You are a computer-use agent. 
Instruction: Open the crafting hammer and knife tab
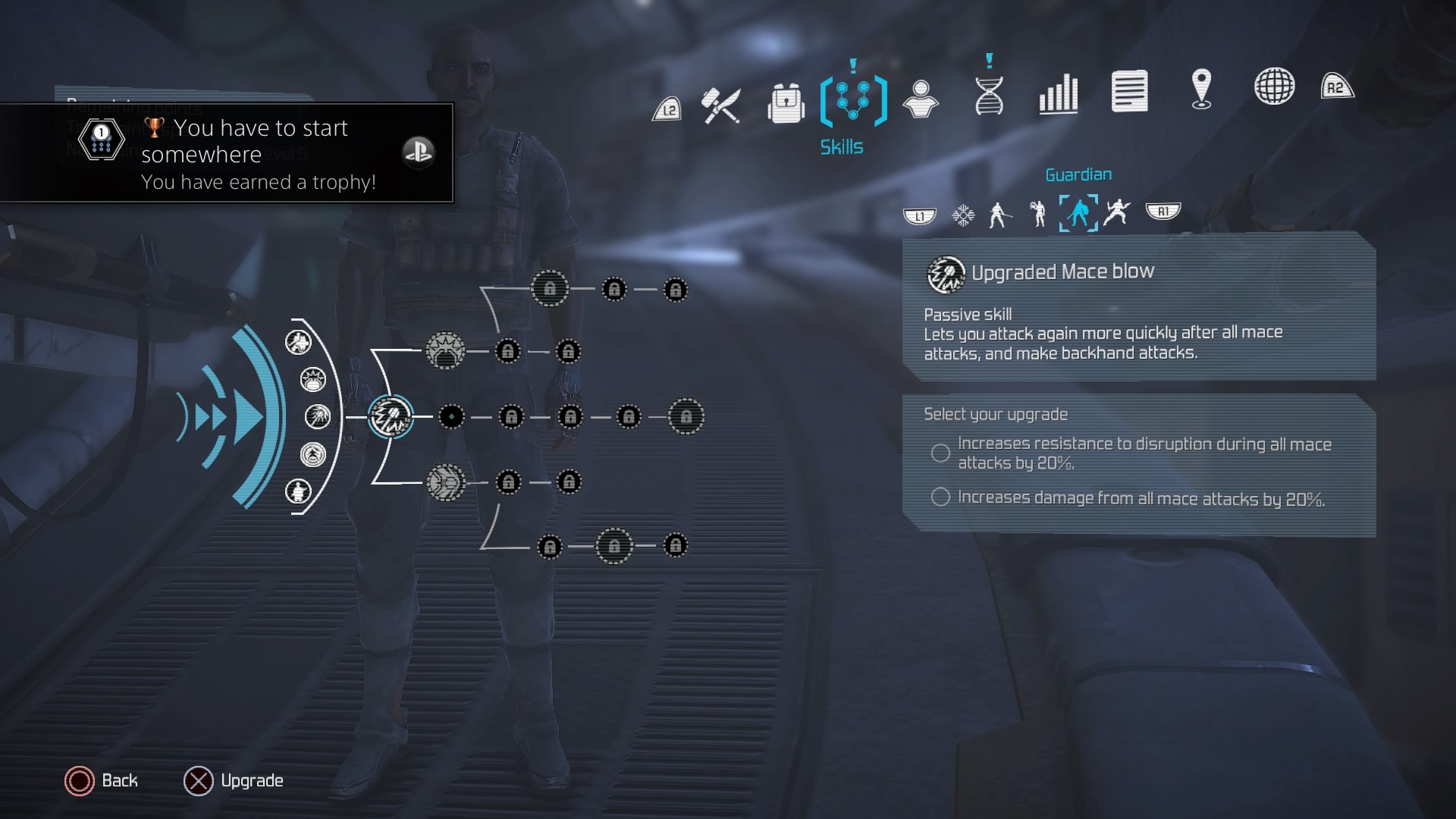click(720, 105)
